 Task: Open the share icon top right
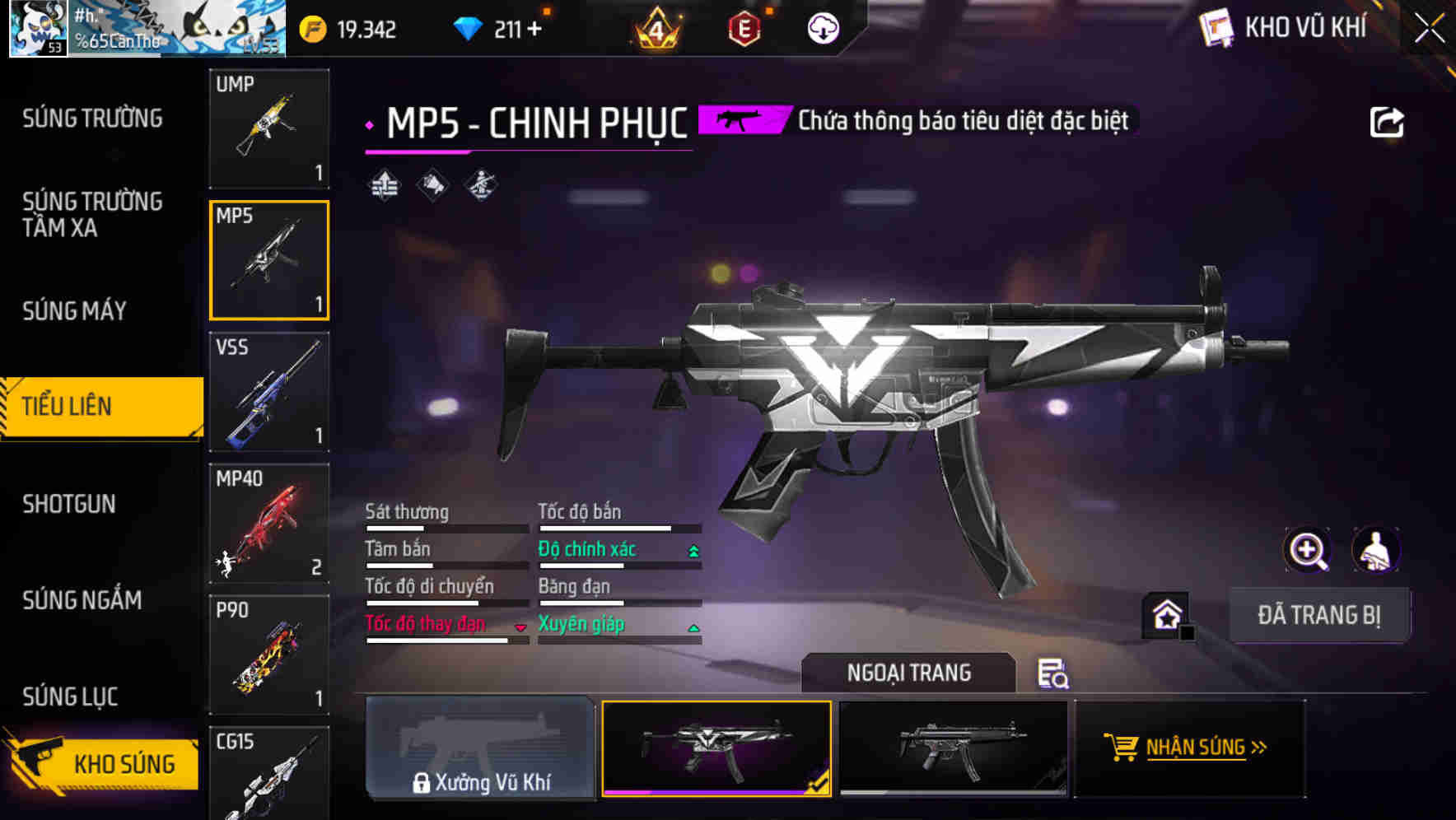tap(1388, 121)
